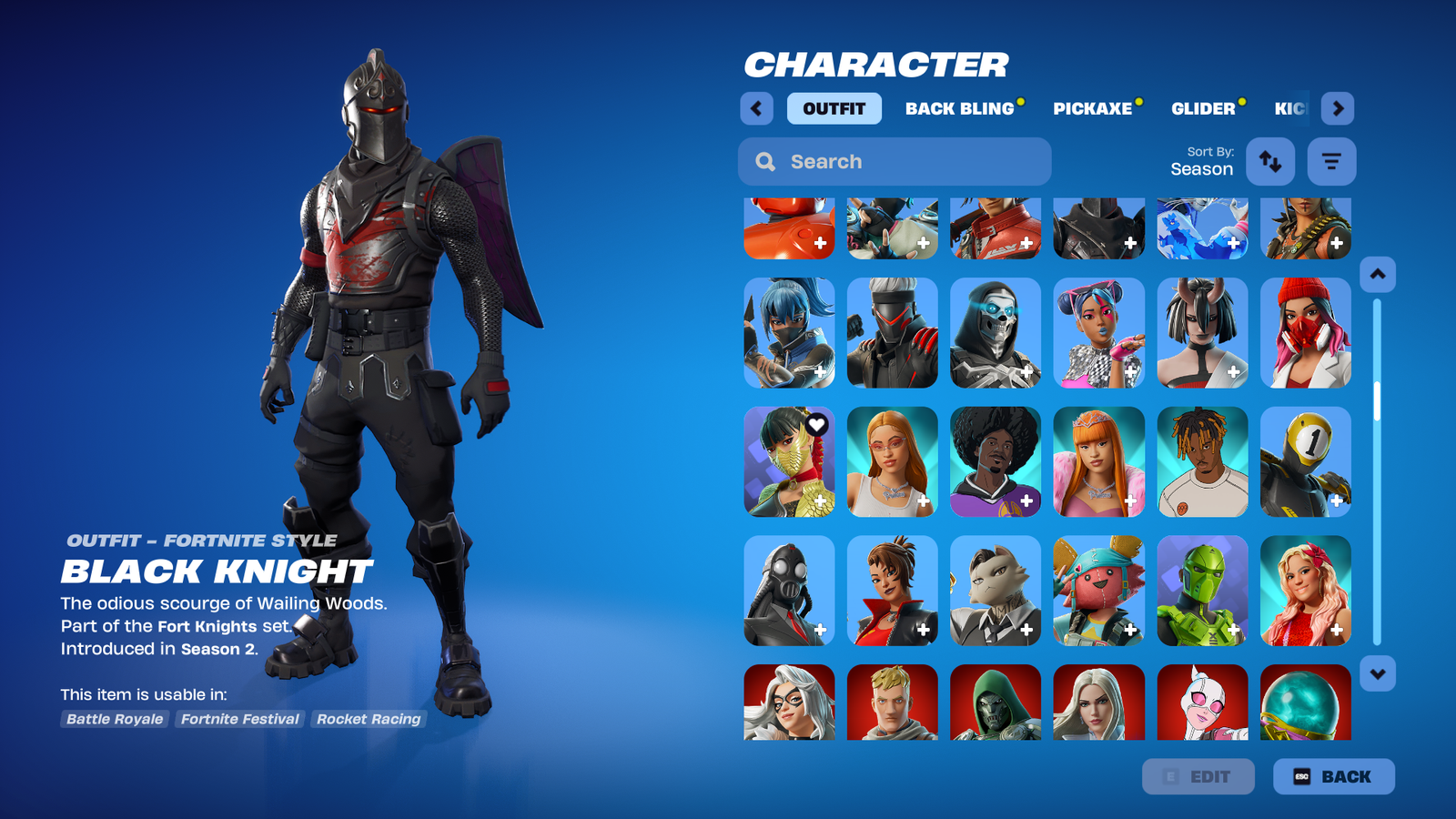The height and width of the screenshot is (819, 1456).
Task: Click the up chevron above the scrollbar
Action: pyautogui.click(x=1377, y=273)
